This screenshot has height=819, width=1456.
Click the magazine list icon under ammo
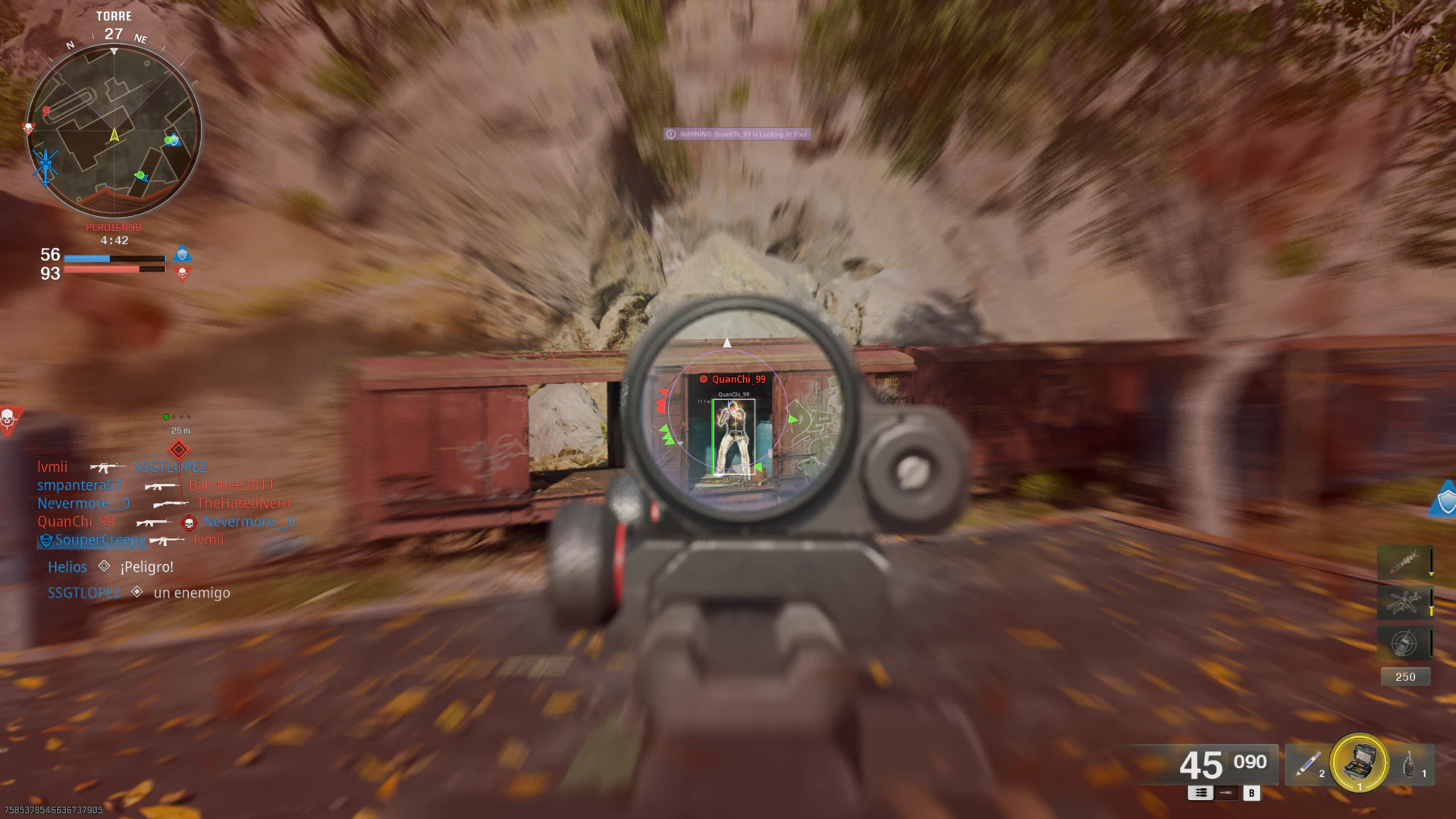click(1200, 792)
